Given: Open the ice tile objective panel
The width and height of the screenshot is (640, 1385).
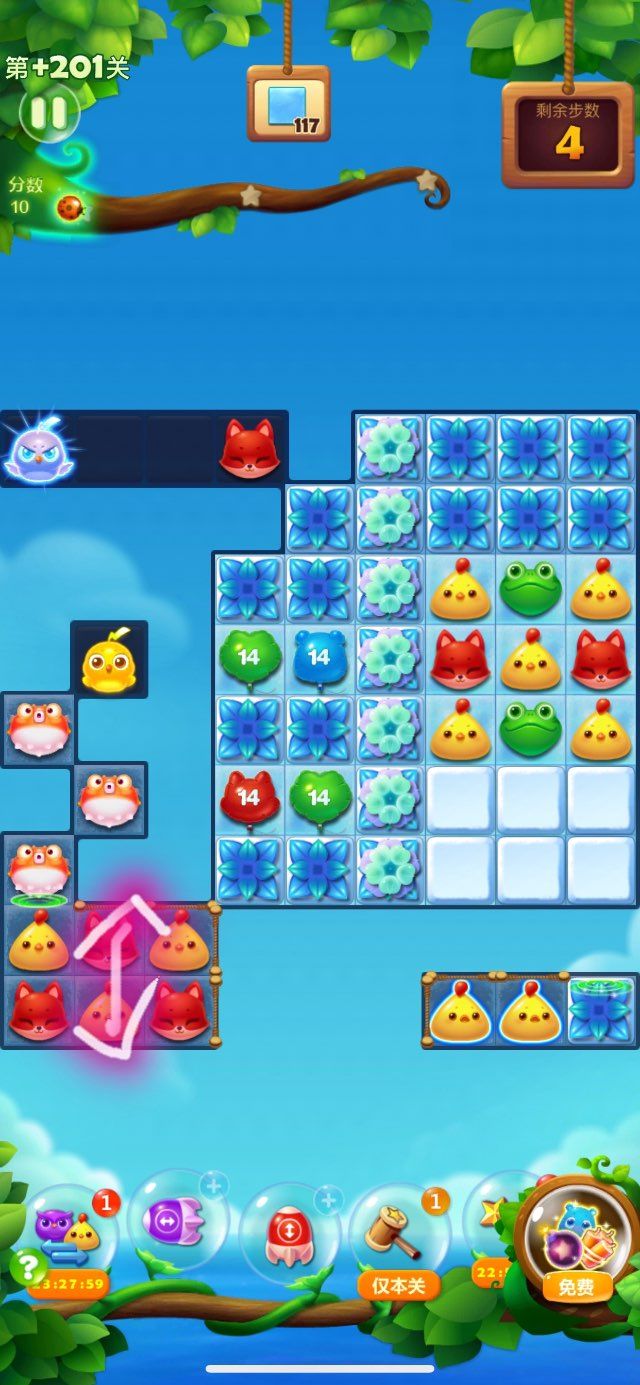Looking at the screenshot, I should pos(289,105).
